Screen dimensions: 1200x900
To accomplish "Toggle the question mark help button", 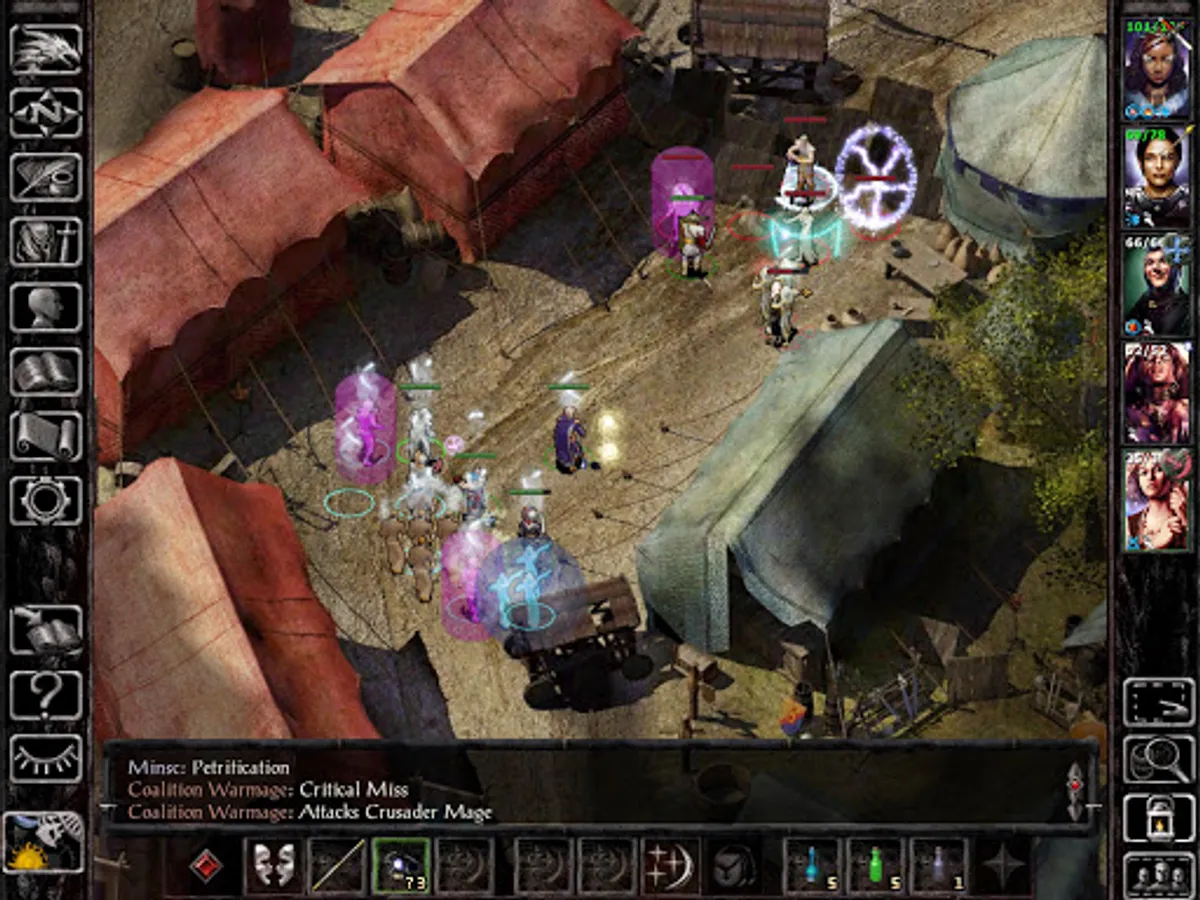I will 46,695.
